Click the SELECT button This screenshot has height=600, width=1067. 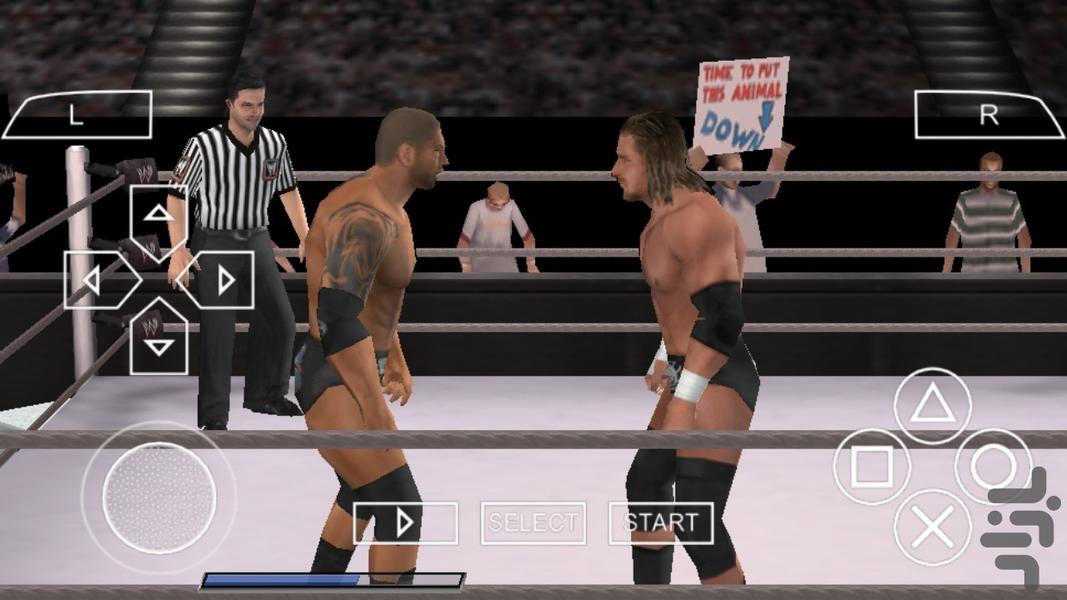point(533,523)
